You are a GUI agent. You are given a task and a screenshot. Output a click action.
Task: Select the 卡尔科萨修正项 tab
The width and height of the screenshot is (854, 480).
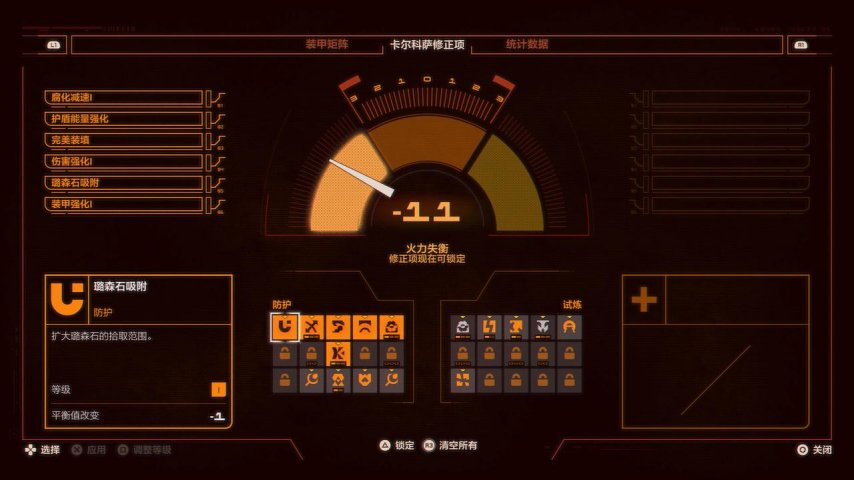(x=427, y=45)
